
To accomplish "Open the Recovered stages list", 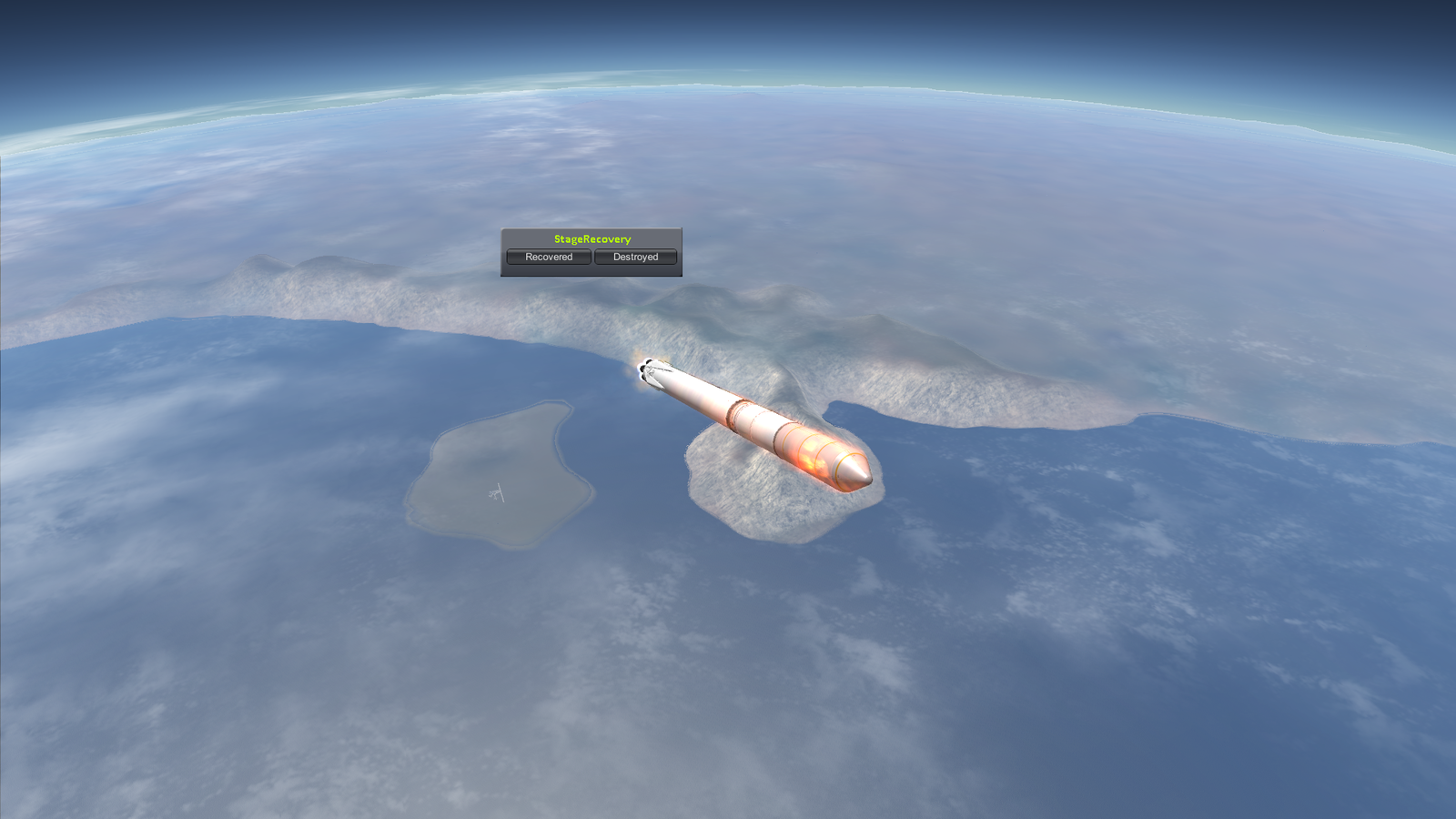I will tap(549, 258).
